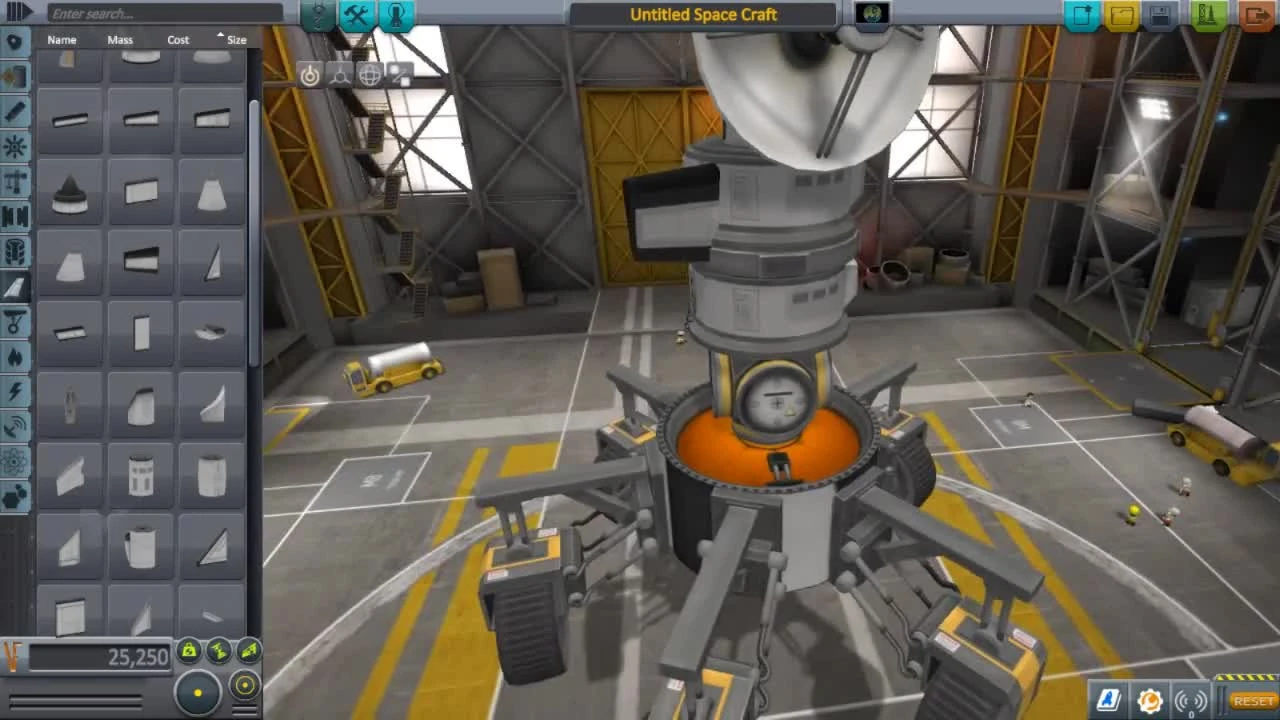Select the Re-root tool

pyautogui.click(x=400, y=74)
